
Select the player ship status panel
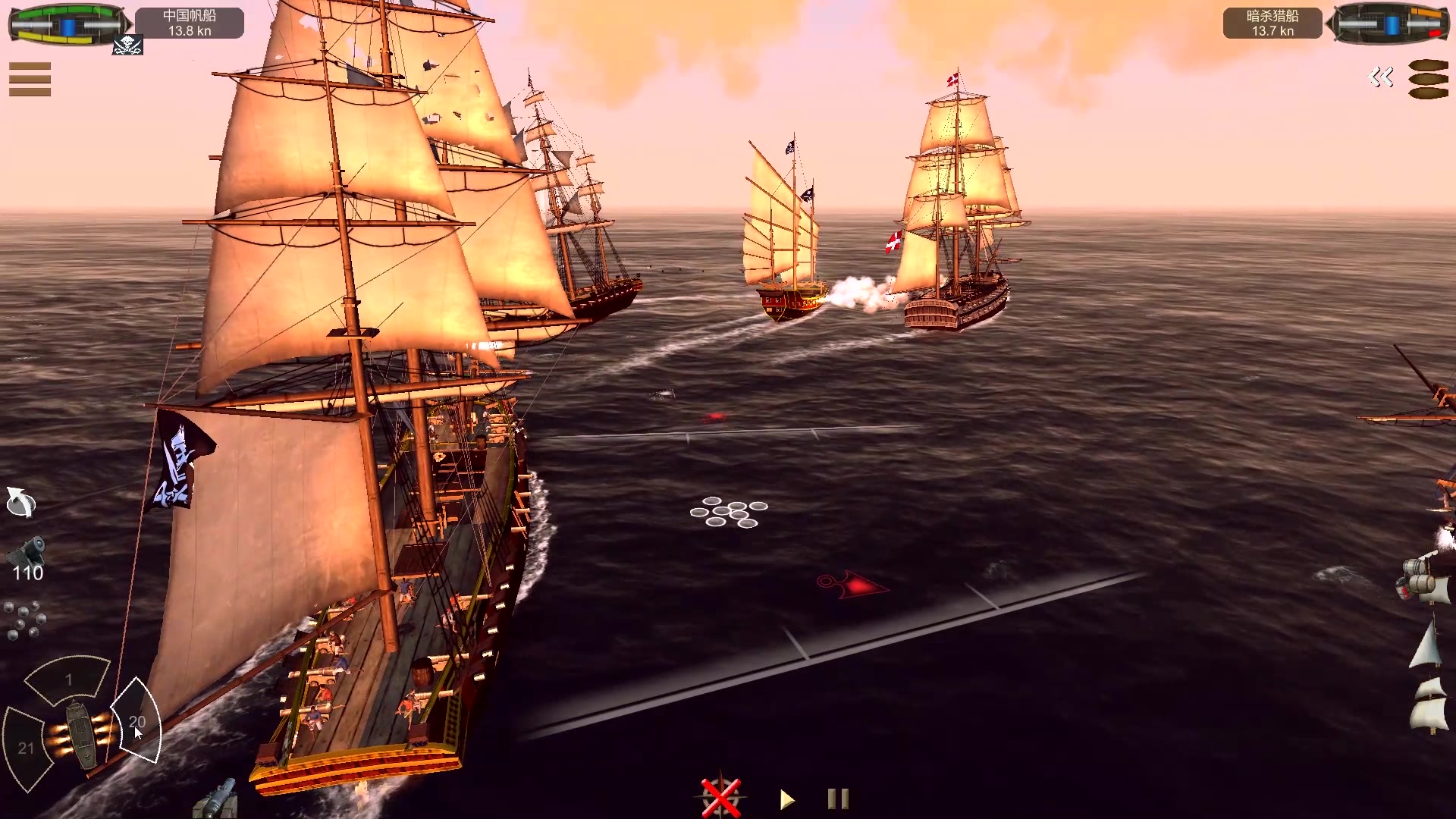(68, 24)
